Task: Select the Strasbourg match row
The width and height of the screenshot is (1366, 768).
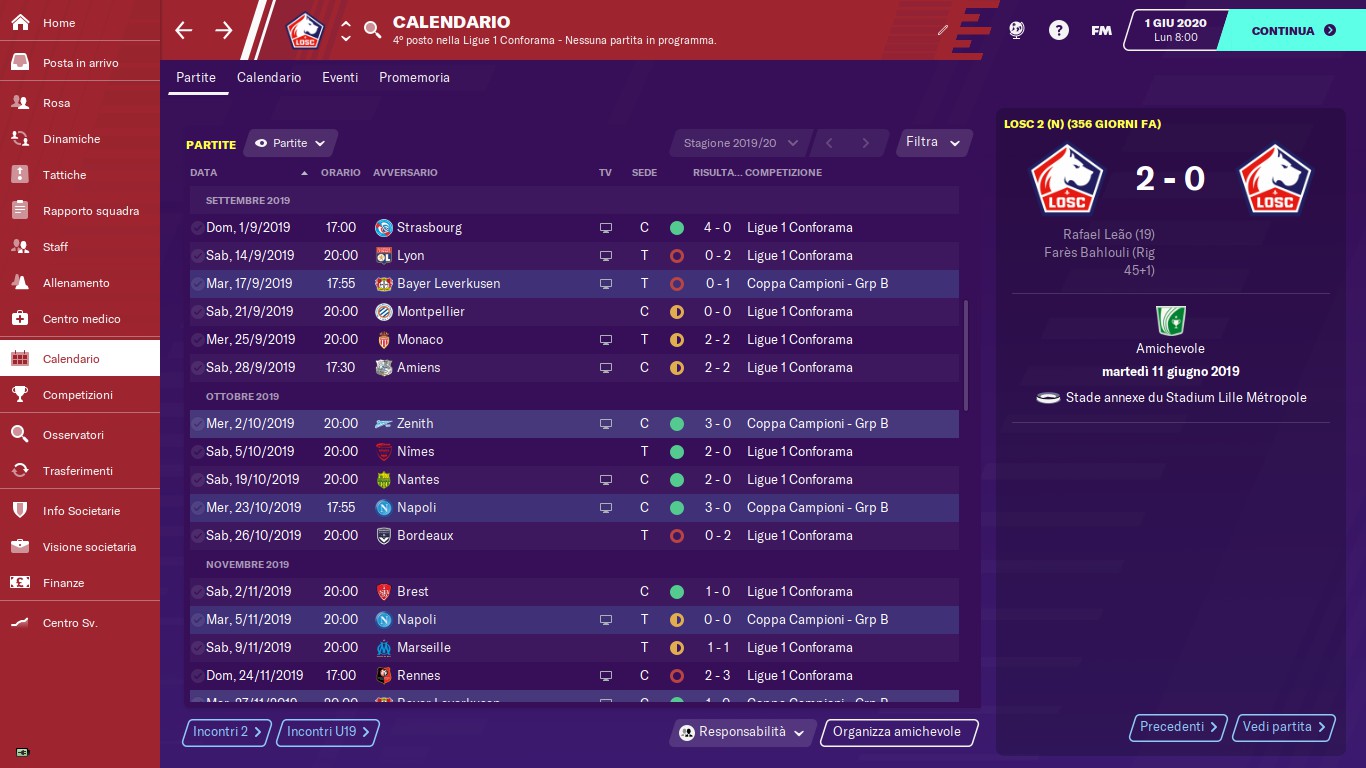Action: [573, 227]
